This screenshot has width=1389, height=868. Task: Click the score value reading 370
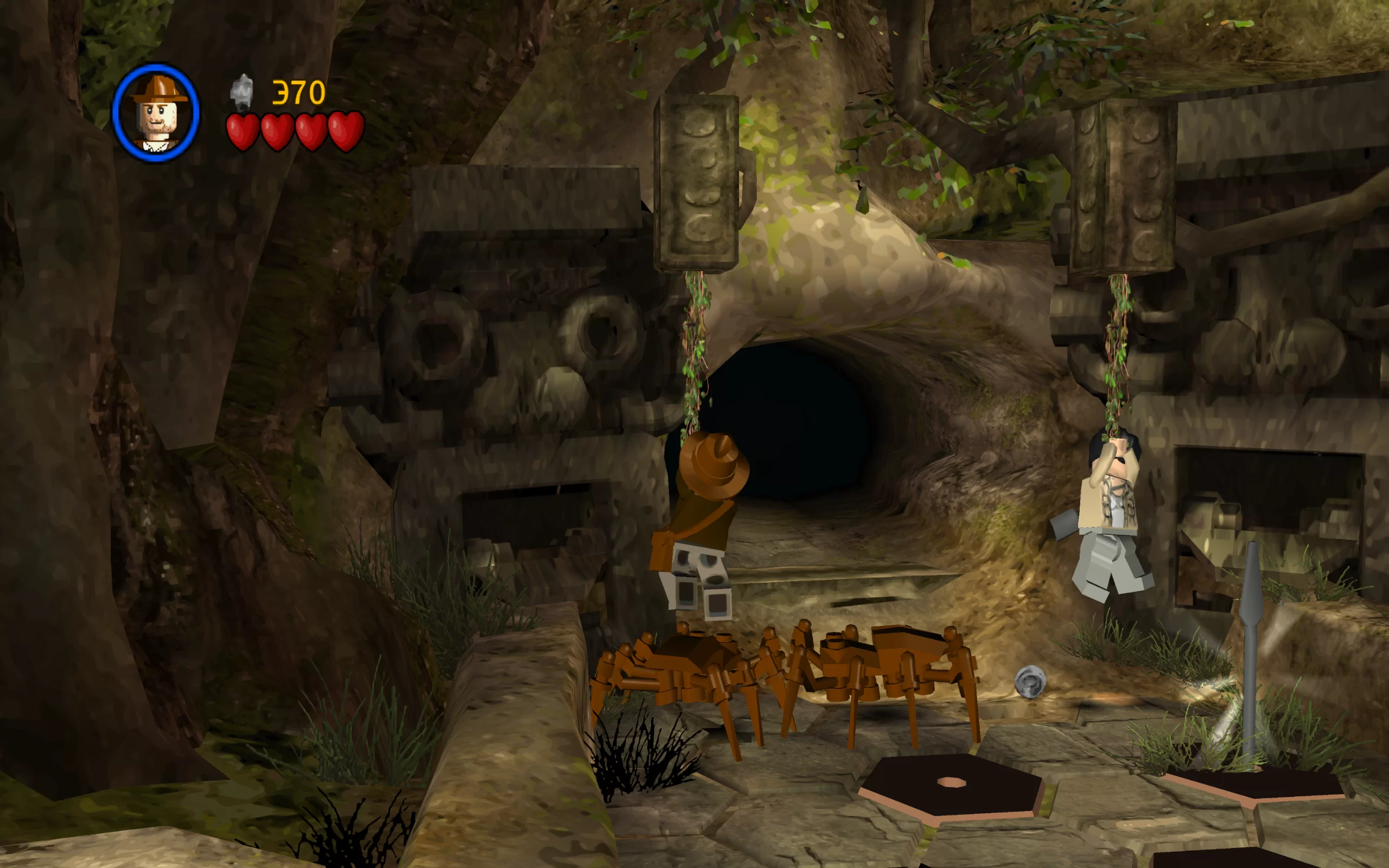pos(298,92)
